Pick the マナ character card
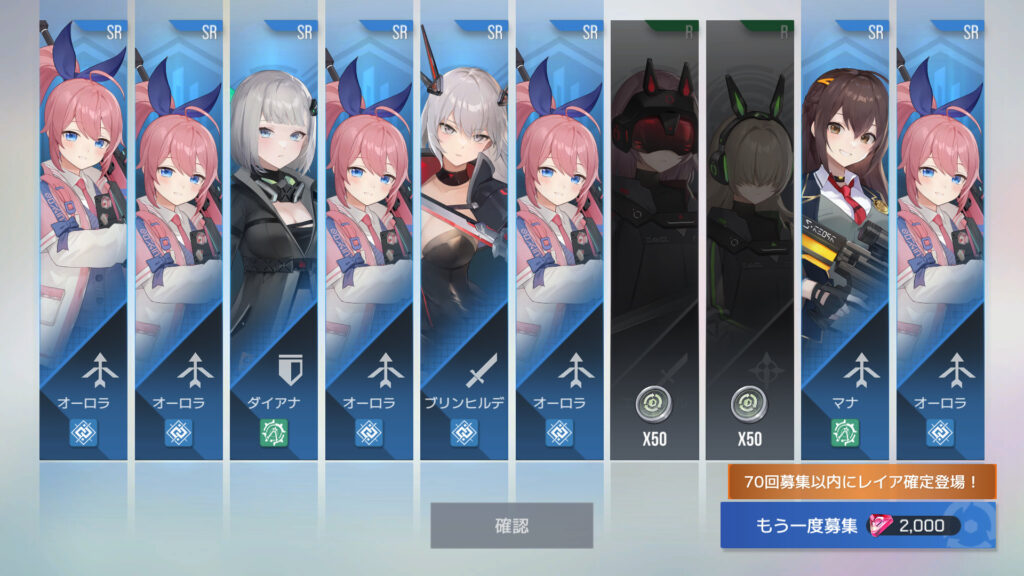 click(x=845, y=240)
